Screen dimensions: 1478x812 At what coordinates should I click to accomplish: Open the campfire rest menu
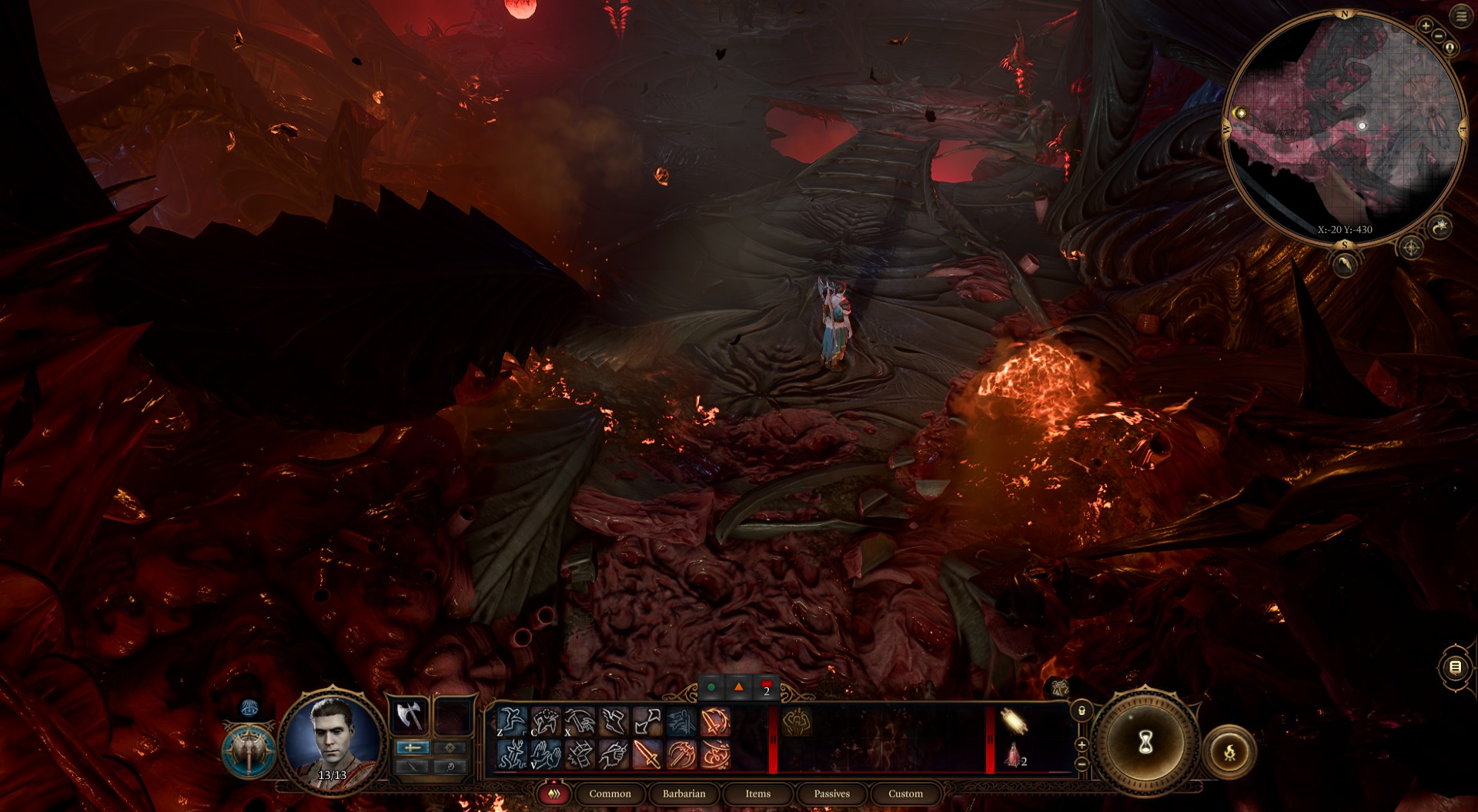1229,751
